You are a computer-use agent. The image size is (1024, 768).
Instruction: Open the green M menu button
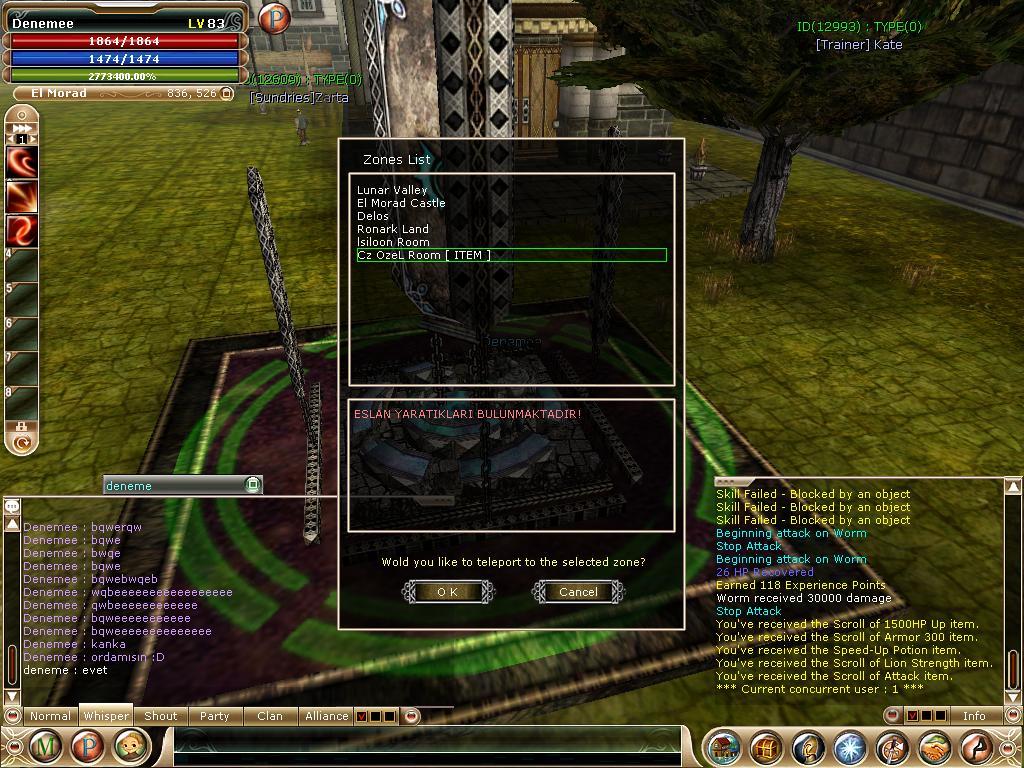(44, 746)
